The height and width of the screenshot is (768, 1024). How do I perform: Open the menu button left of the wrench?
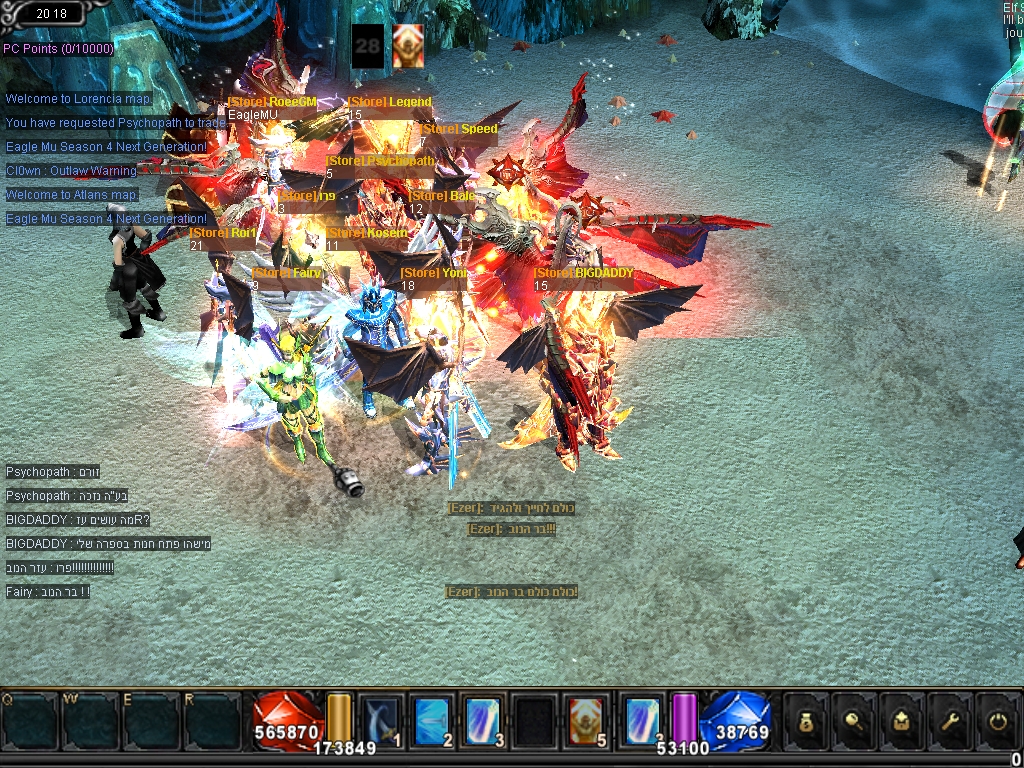coord(903,720)
